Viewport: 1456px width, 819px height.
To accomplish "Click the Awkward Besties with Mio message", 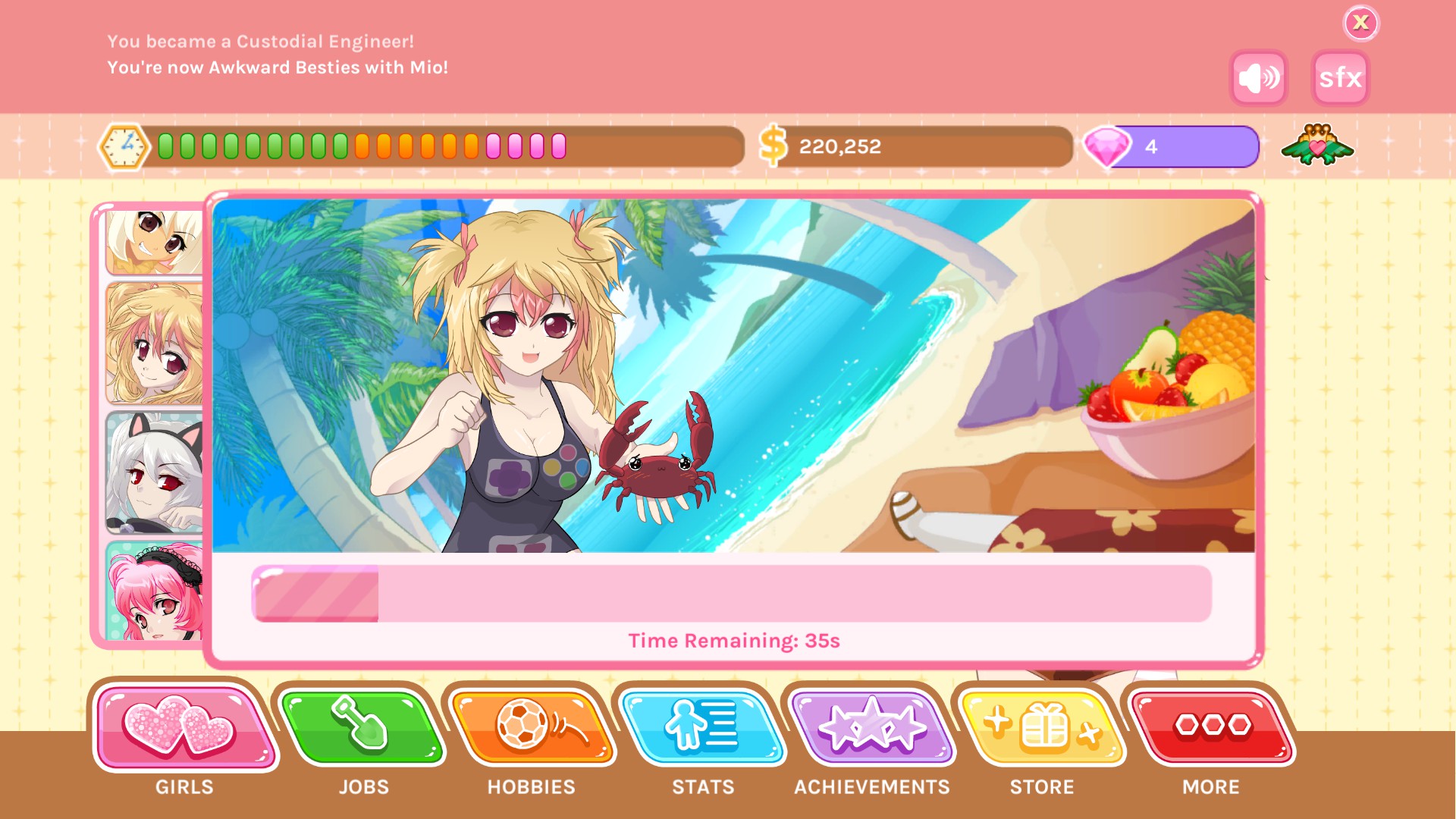I will pyautogui.click(x=278, y=67).
